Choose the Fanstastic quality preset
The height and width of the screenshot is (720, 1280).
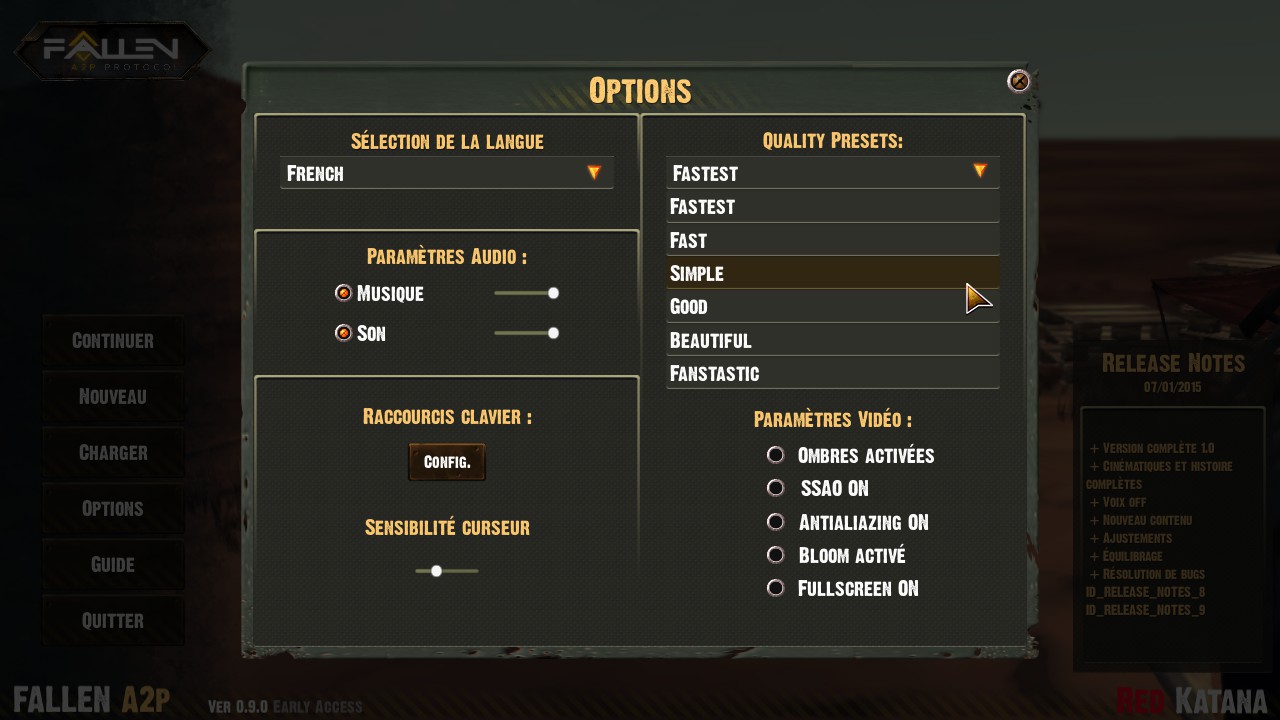(832, 373)
